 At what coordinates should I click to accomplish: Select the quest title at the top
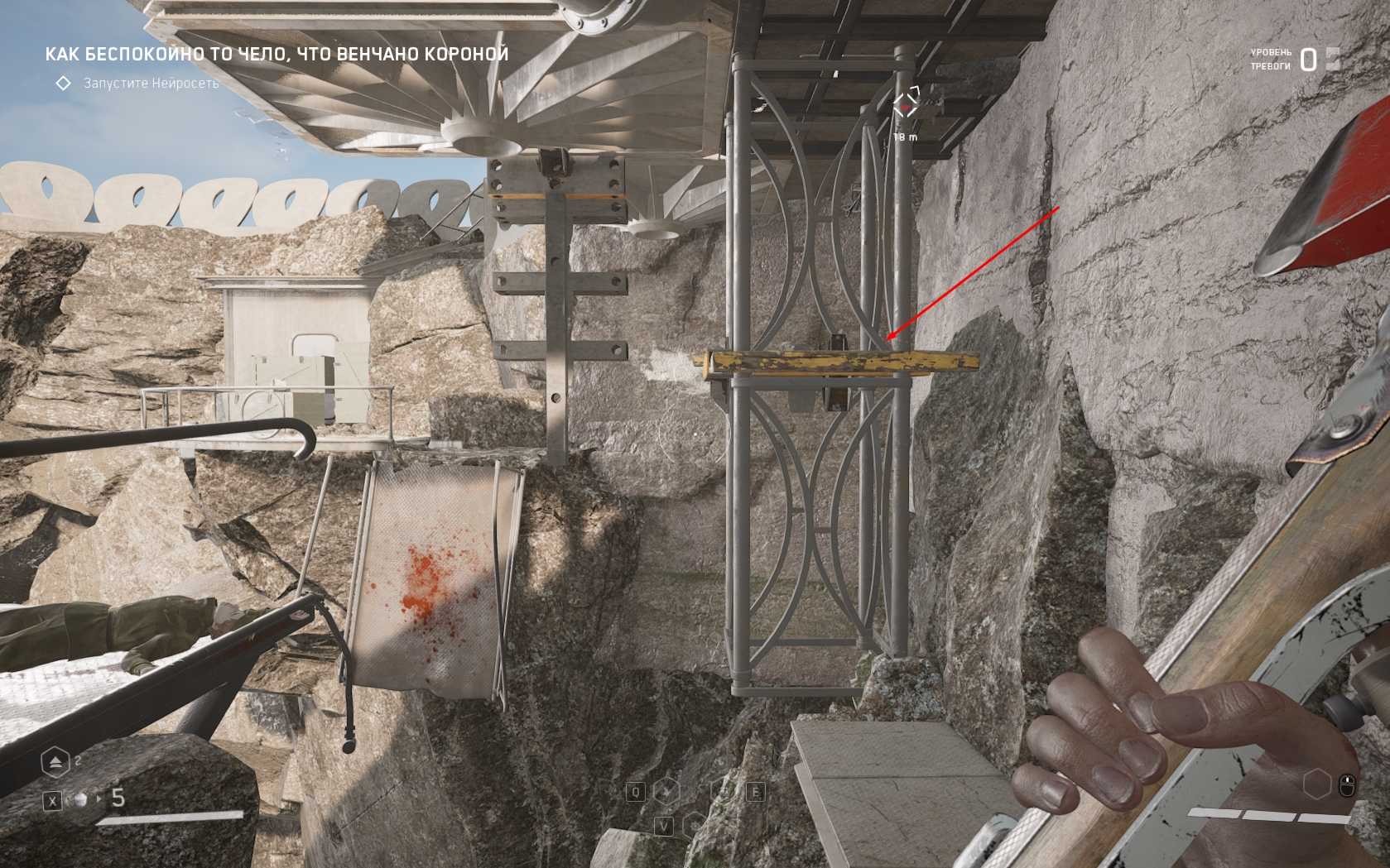(277, 55)
